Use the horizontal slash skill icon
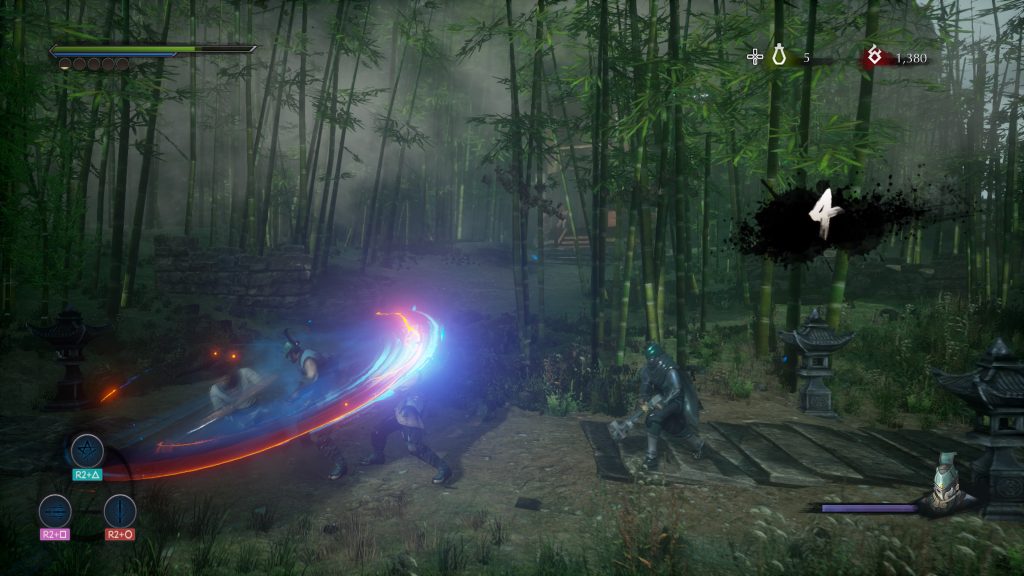Viewport: 1024px width, 576px height. coord(55,511)
